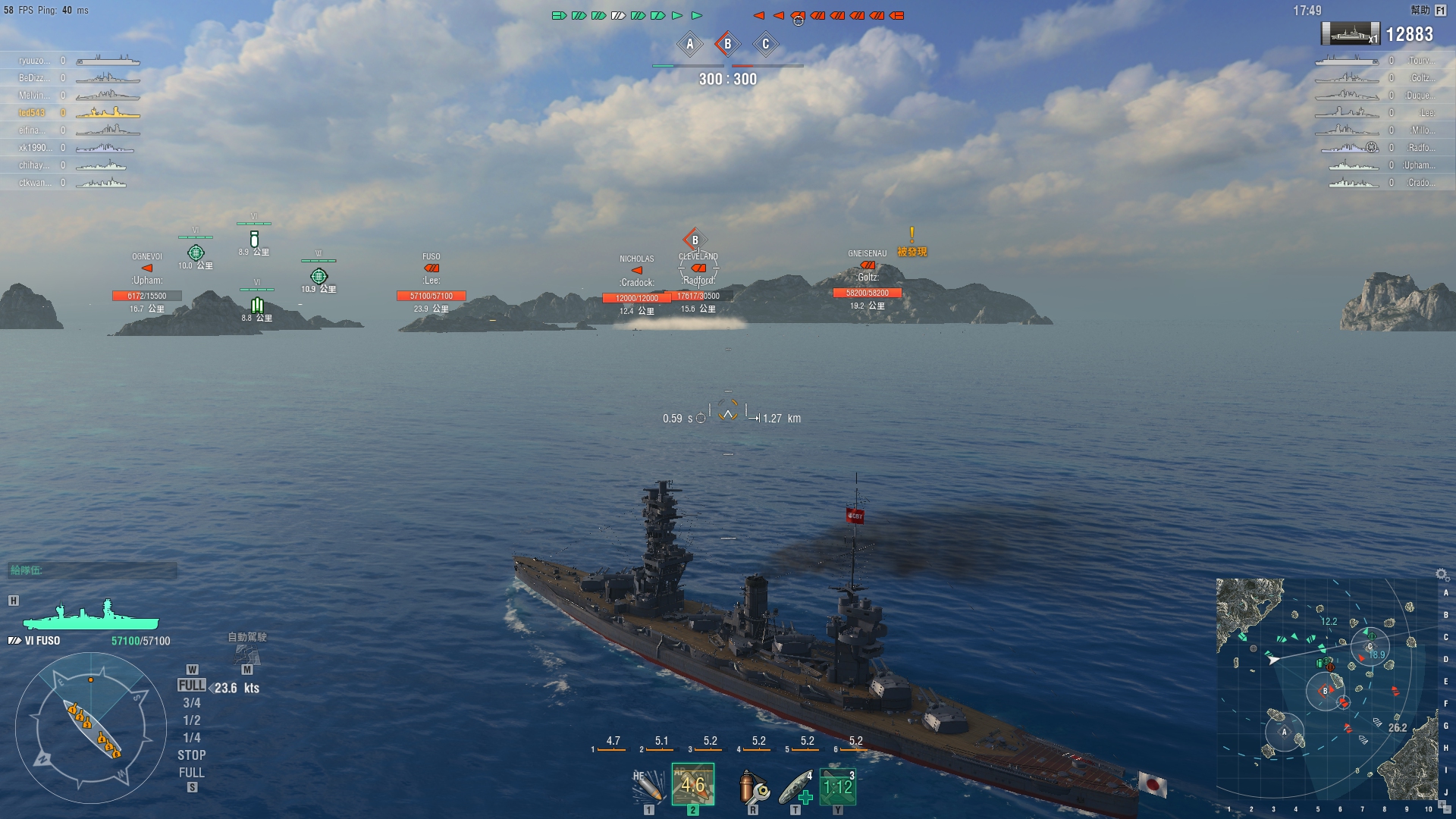This screenshot has height=819, width=1456.
Task: Select capture point B indicator at top
Action: coord(727,44)
